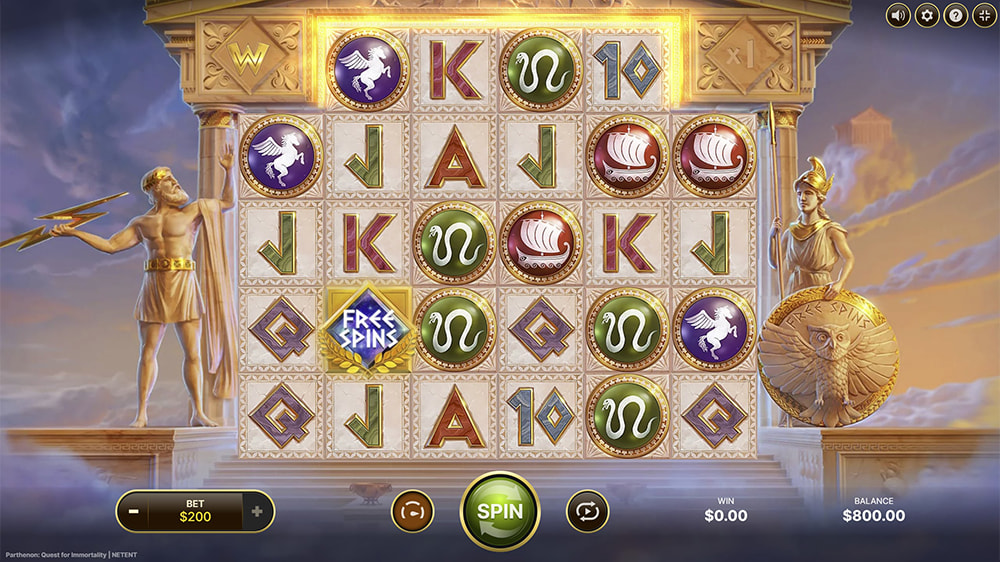Decrease the bet with the minus button
Image resolution: width=1000 pixels, height=562 pixels.
(x=134, y=512)
